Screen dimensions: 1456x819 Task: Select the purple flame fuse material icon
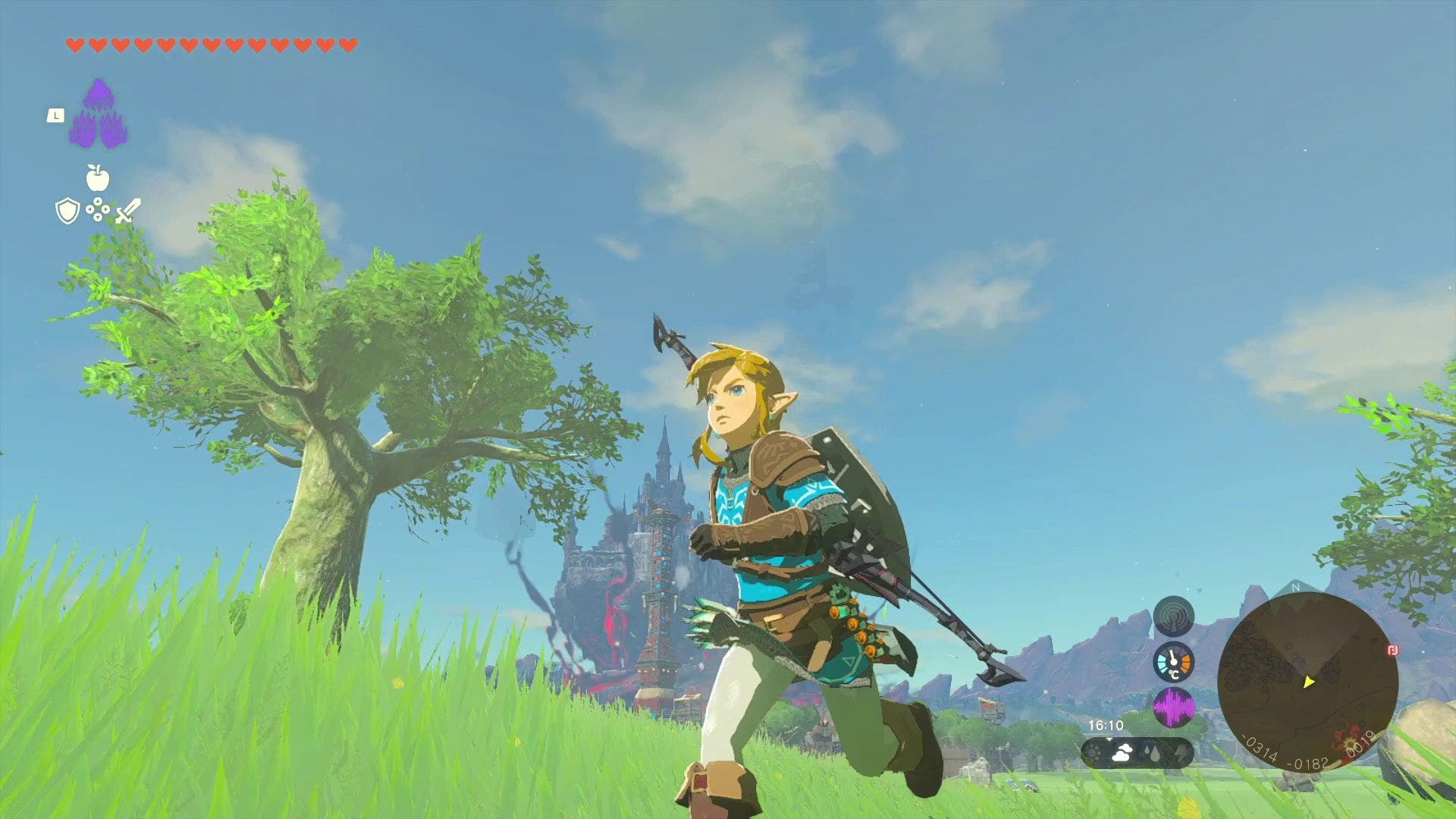coord(100,114)
